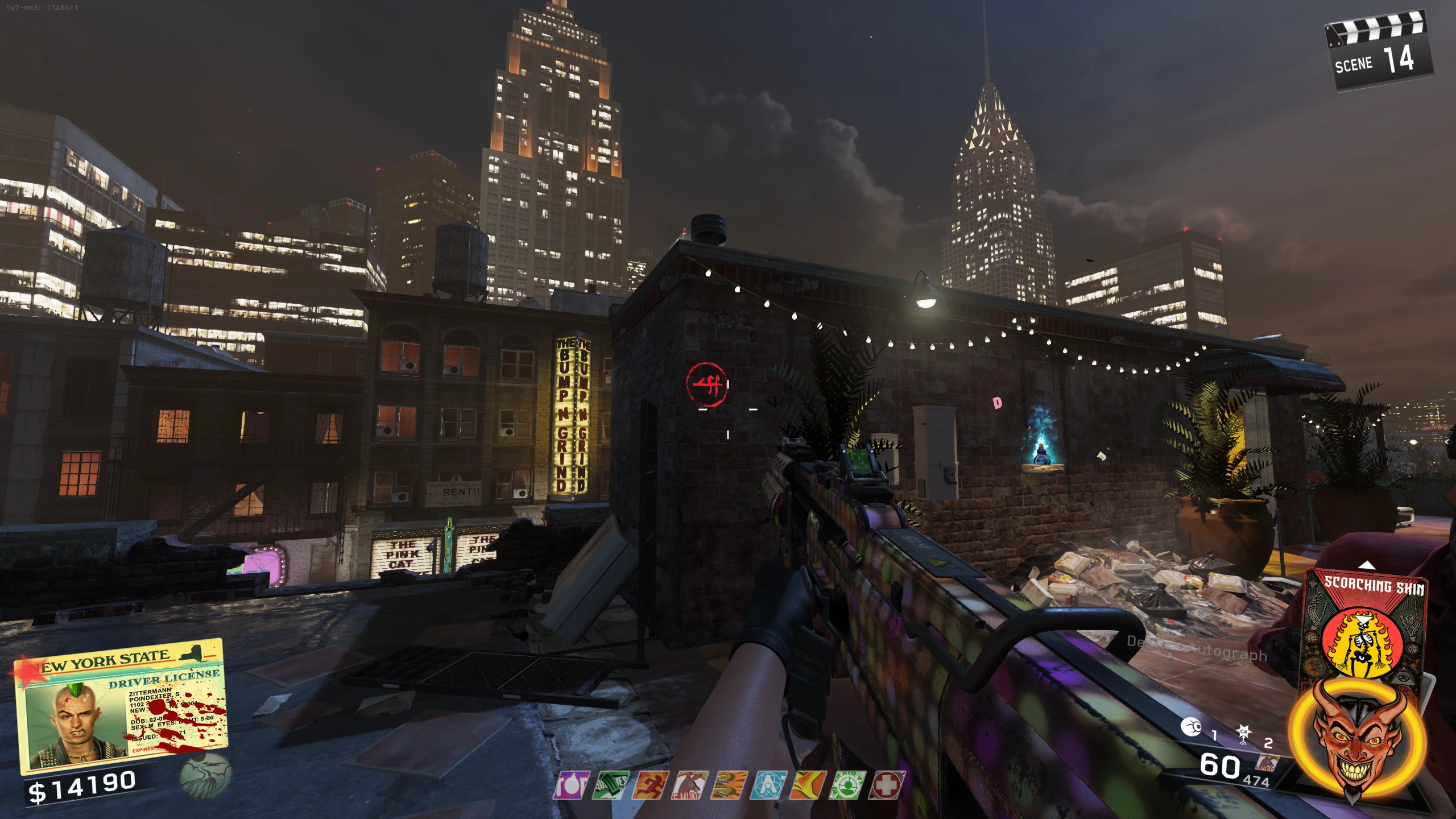Click the red cross Up 'N Atoms perk
Image resolution: width=1456 pixels, height=819 pixels.
point(886,786)
